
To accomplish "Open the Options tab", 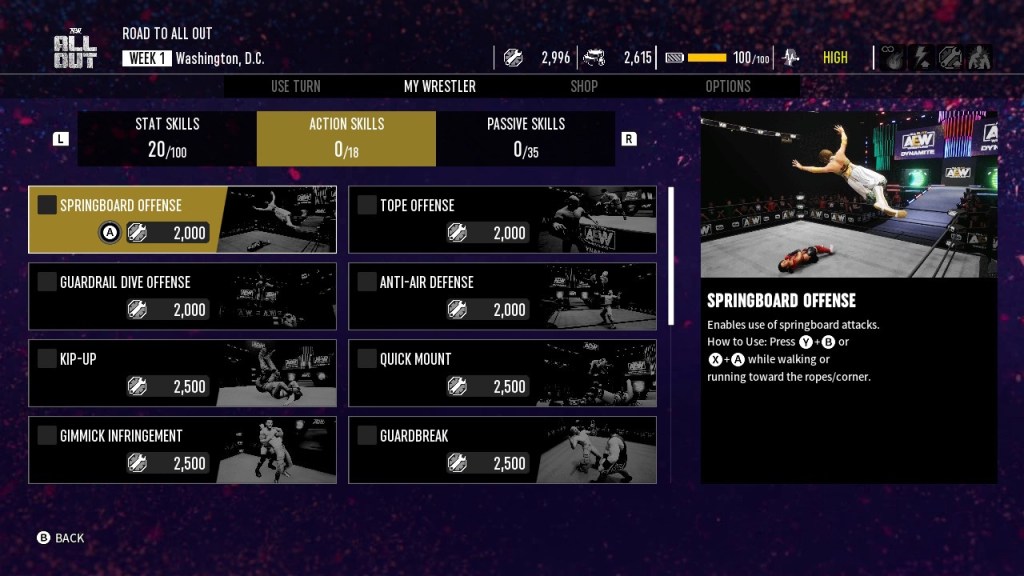I will coord(727,86).
